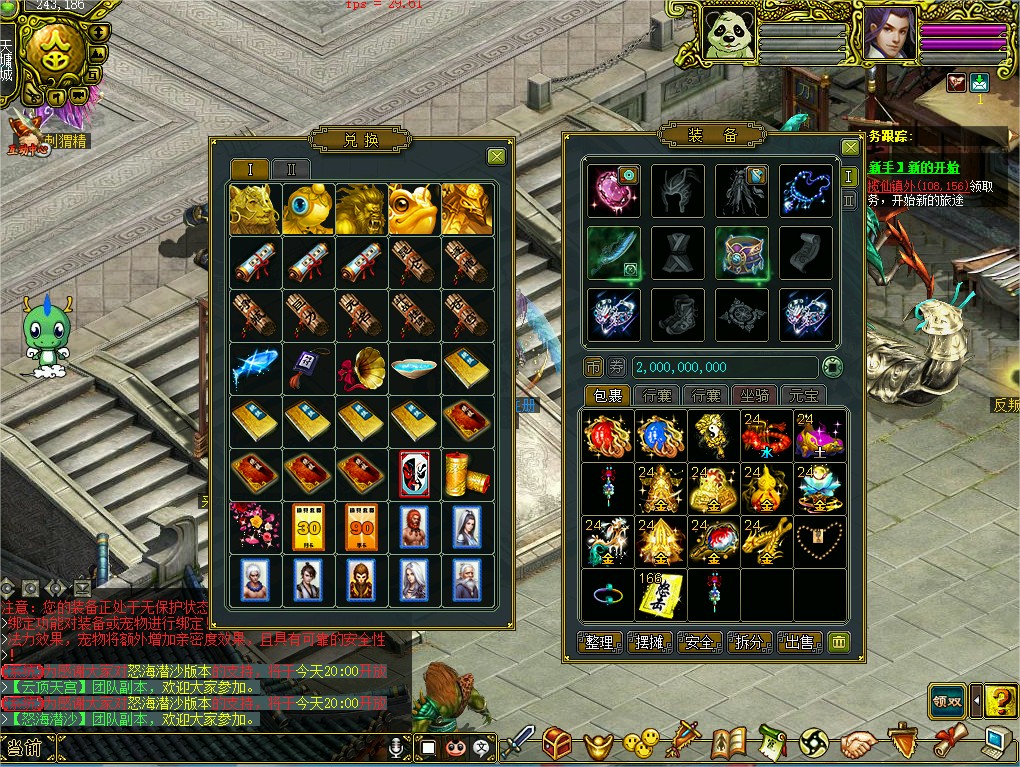Click the 出售 sell button
The image size is (1020, 767).
pos(800,642)
